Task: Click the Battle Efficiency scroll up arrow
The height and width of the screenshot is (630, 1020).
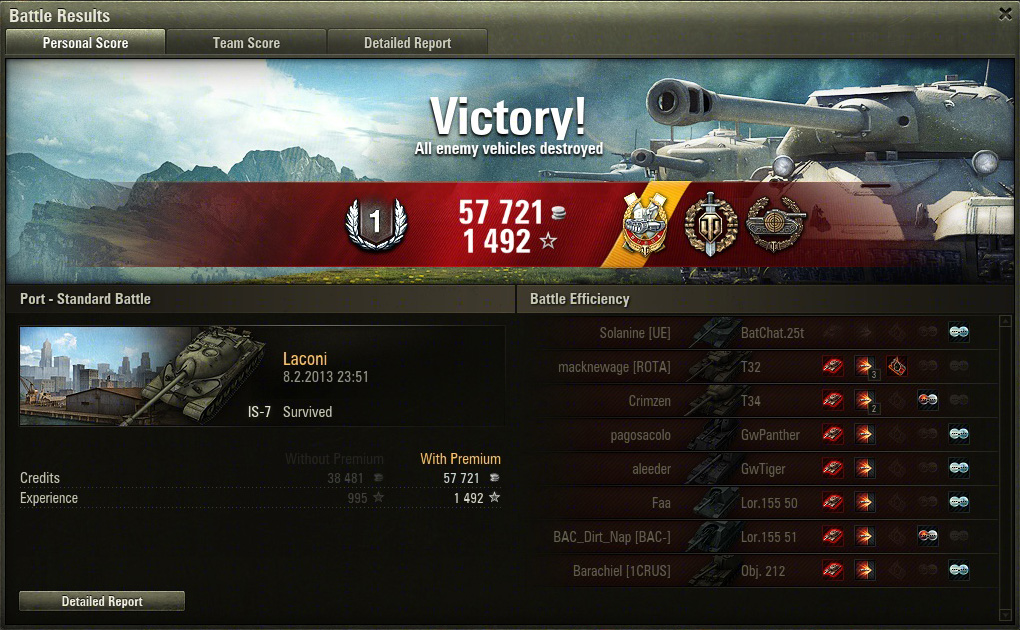Action: [x=1005, y=321]
